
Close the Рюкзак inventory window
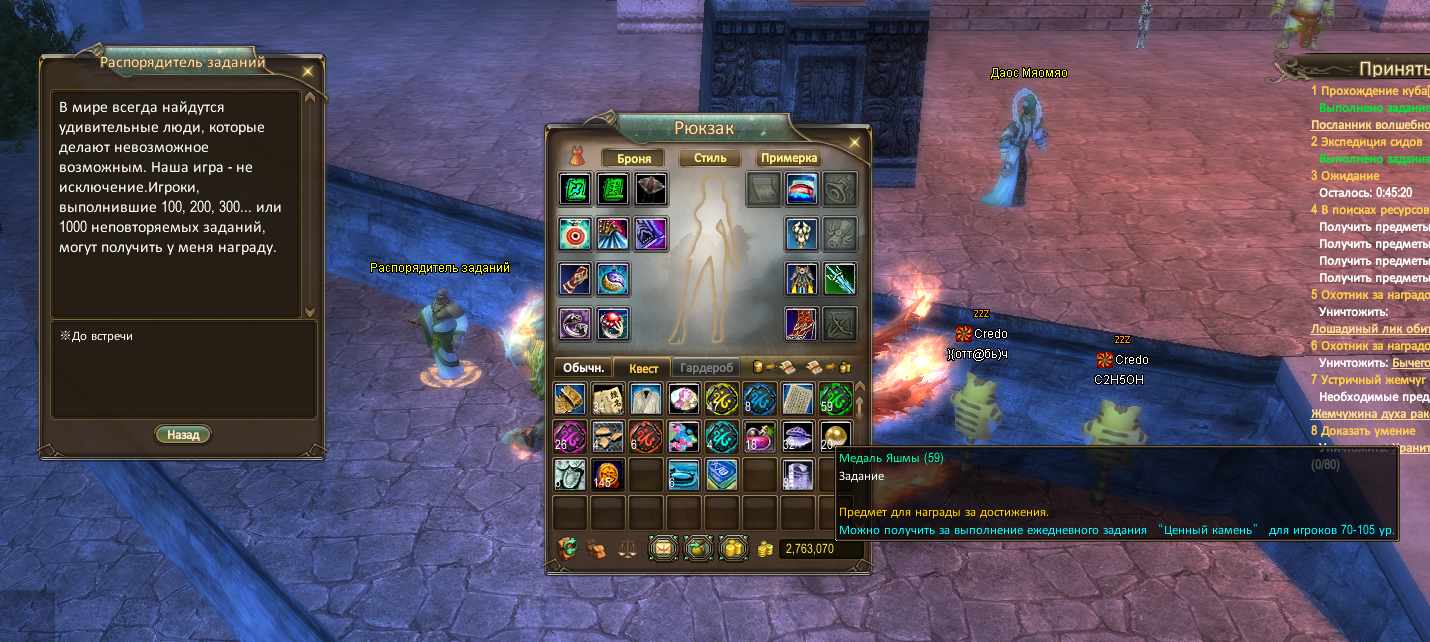(855, 143)
